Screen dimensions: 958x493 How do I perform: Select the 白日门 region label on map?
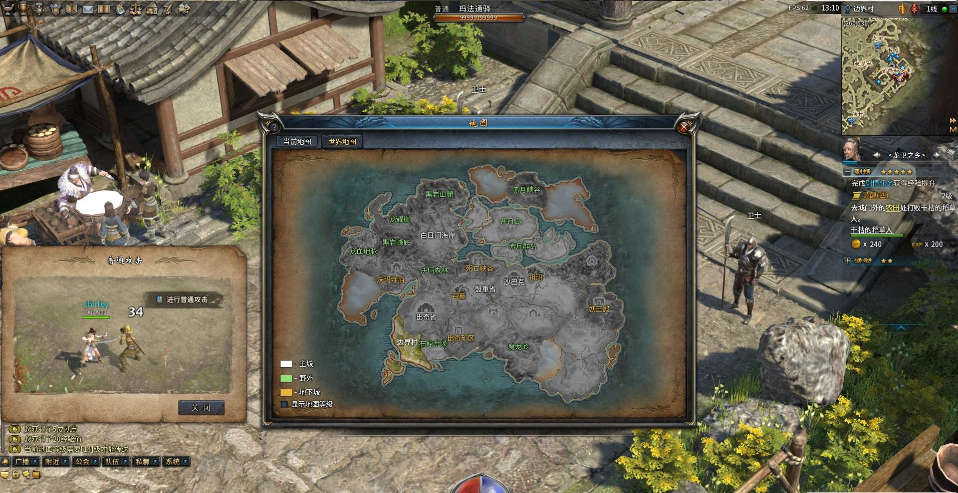pyautogui.click(x=437, y=235)
